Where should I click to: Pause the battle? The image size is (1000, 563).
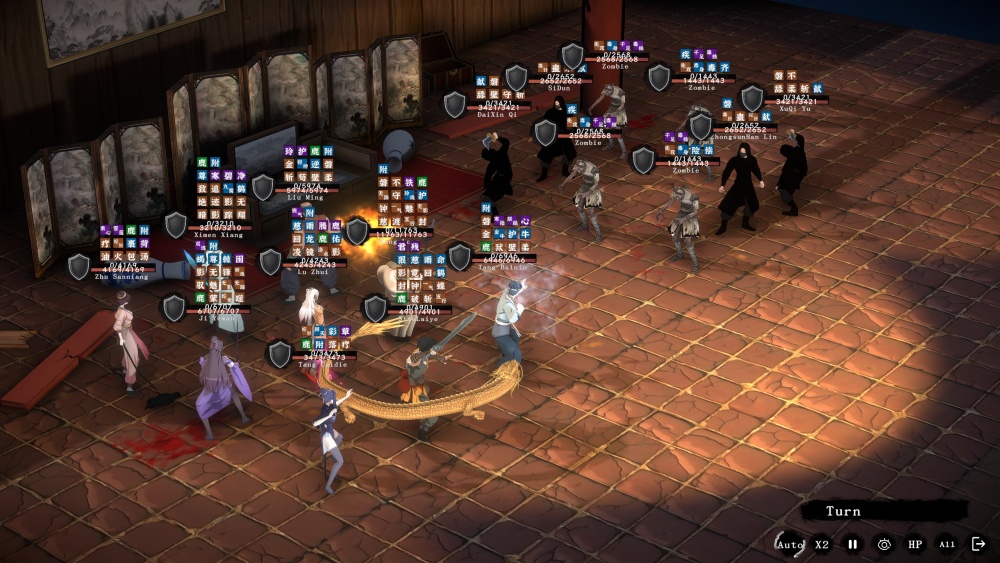(x=853, y=544)
